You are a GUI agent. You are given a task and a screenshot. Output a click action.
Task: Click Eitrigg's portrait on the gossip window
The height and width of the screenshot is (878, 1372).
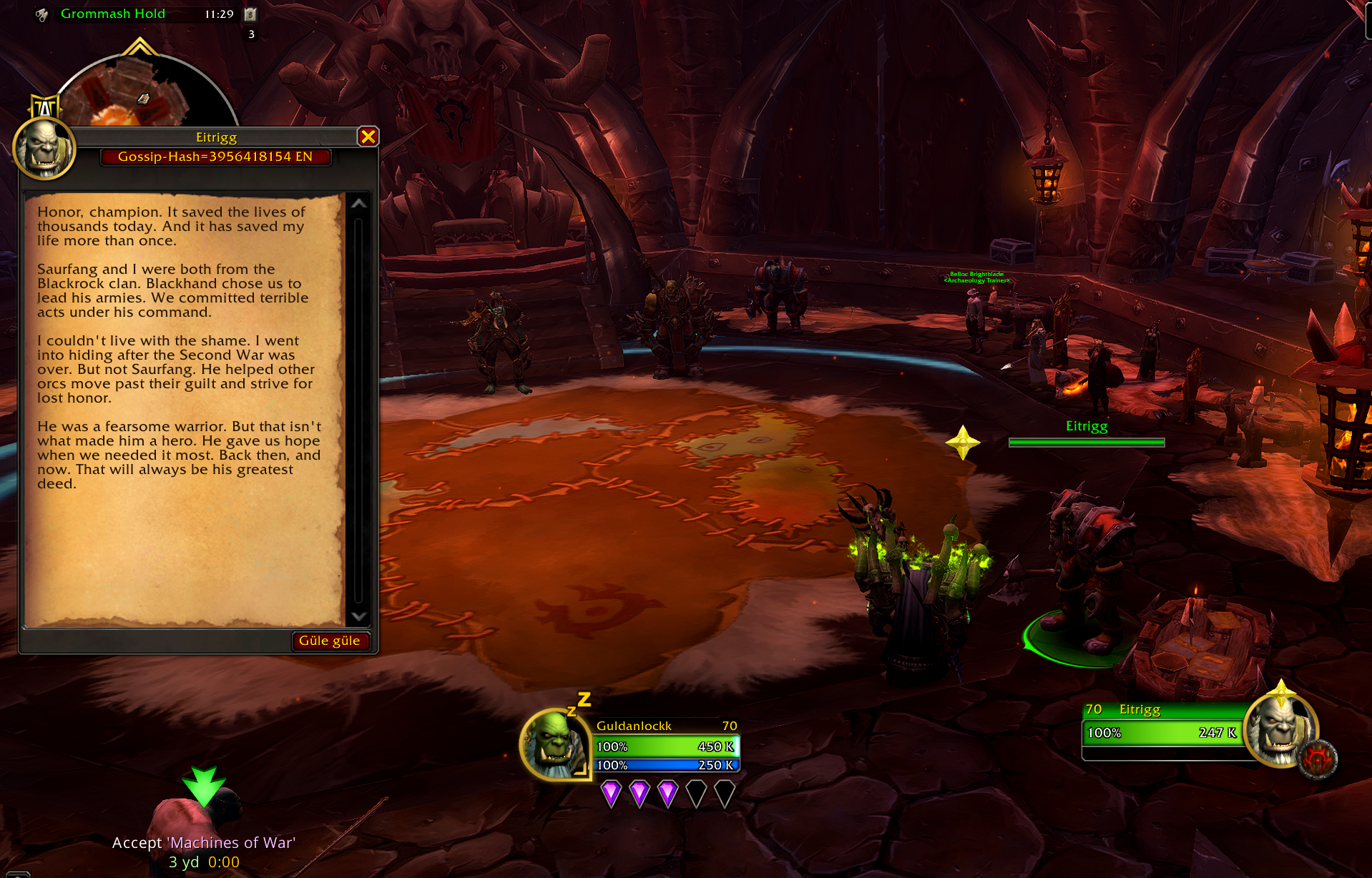pos(44,149)
